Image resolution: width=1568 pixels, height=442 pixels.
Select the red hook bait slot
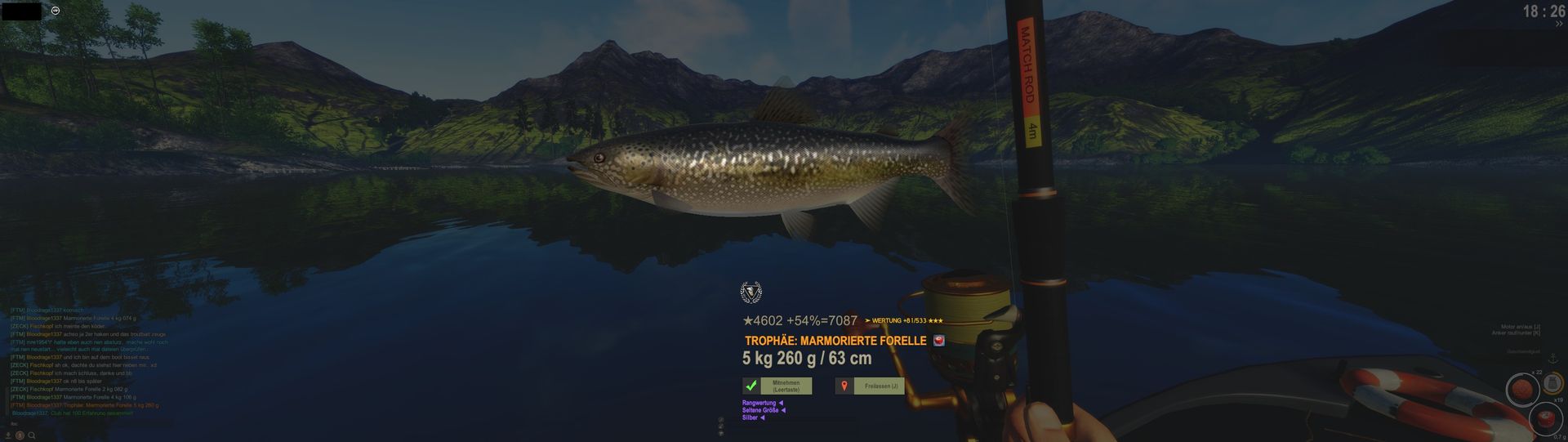pos(1543,420)
